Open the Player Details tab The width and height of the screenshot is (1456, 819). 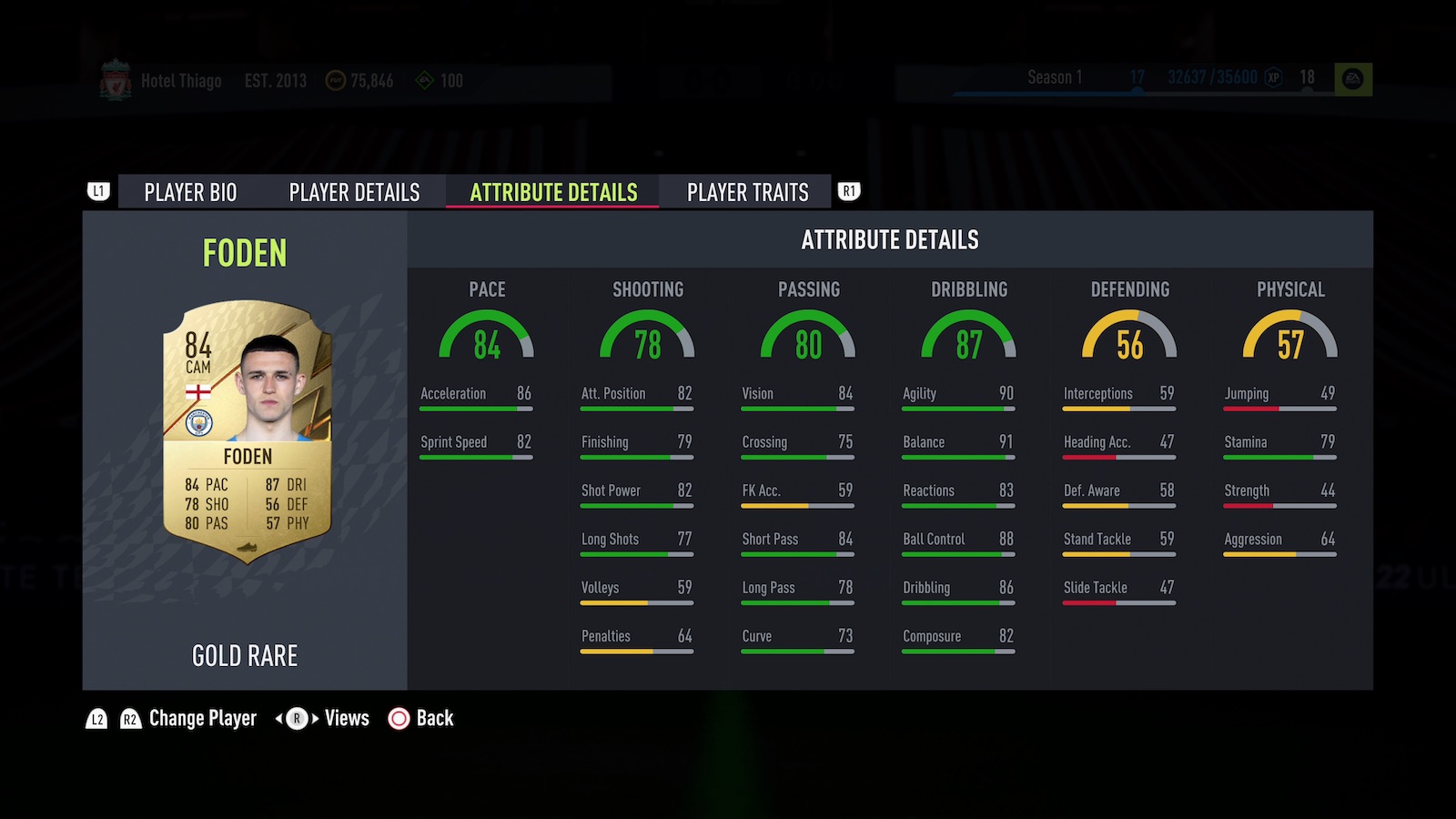(353, 192)
